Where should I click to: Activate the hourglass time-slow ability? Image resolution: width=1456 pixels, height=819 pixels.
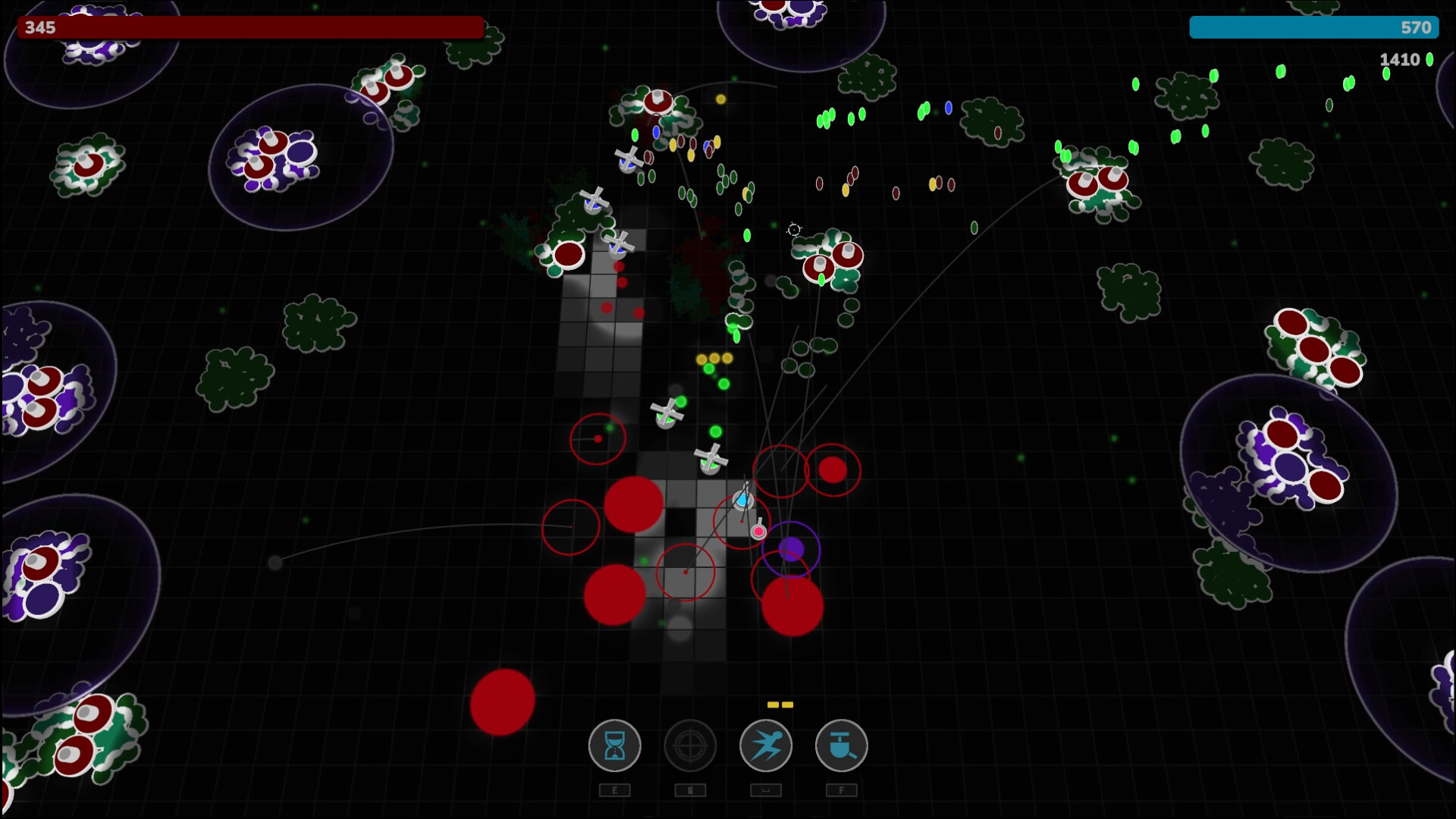[614, 746]
